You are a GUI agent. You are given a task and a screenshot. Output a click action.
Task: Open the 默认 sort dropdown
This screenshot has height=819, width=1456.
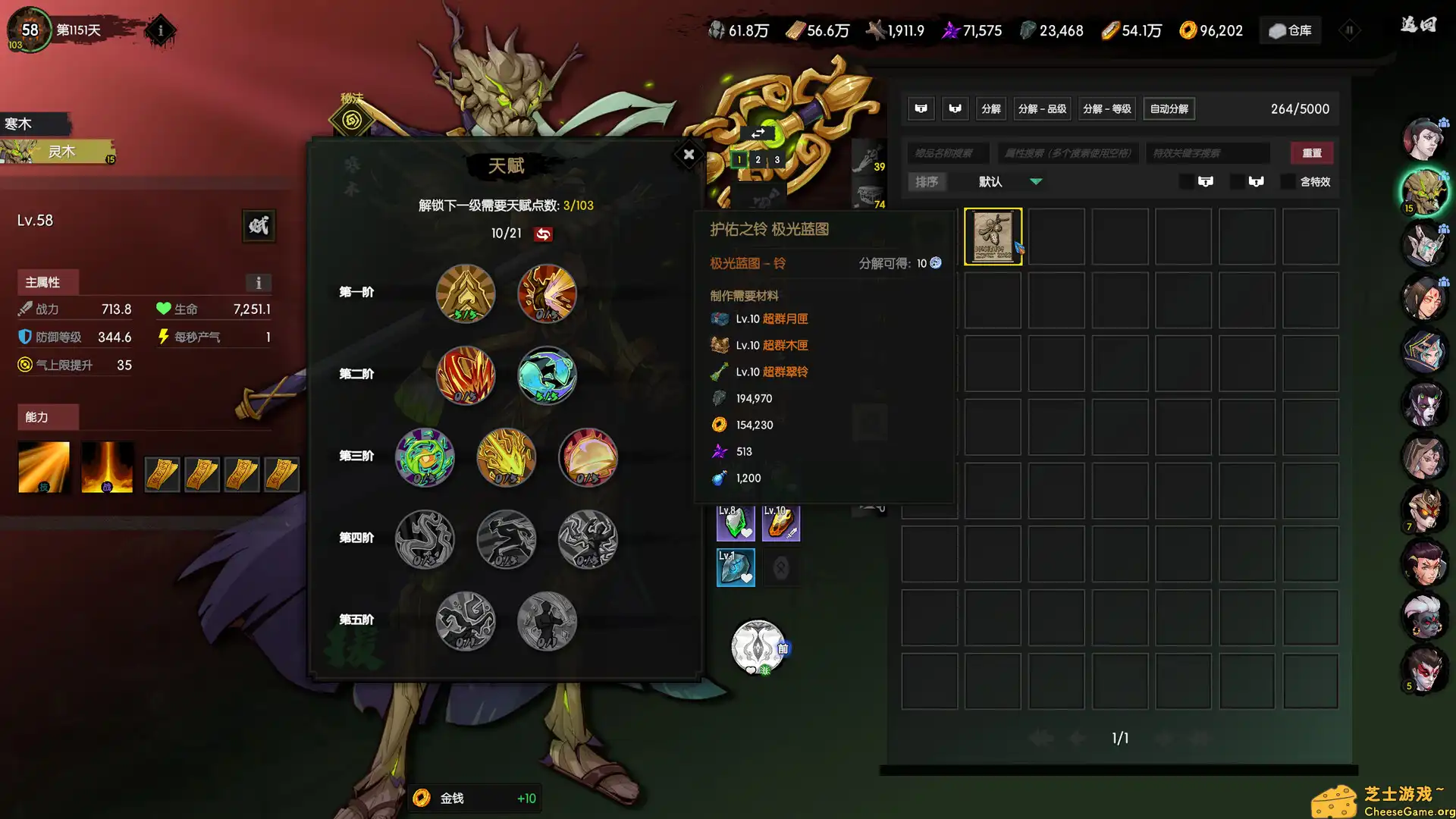click(1009, 181)
